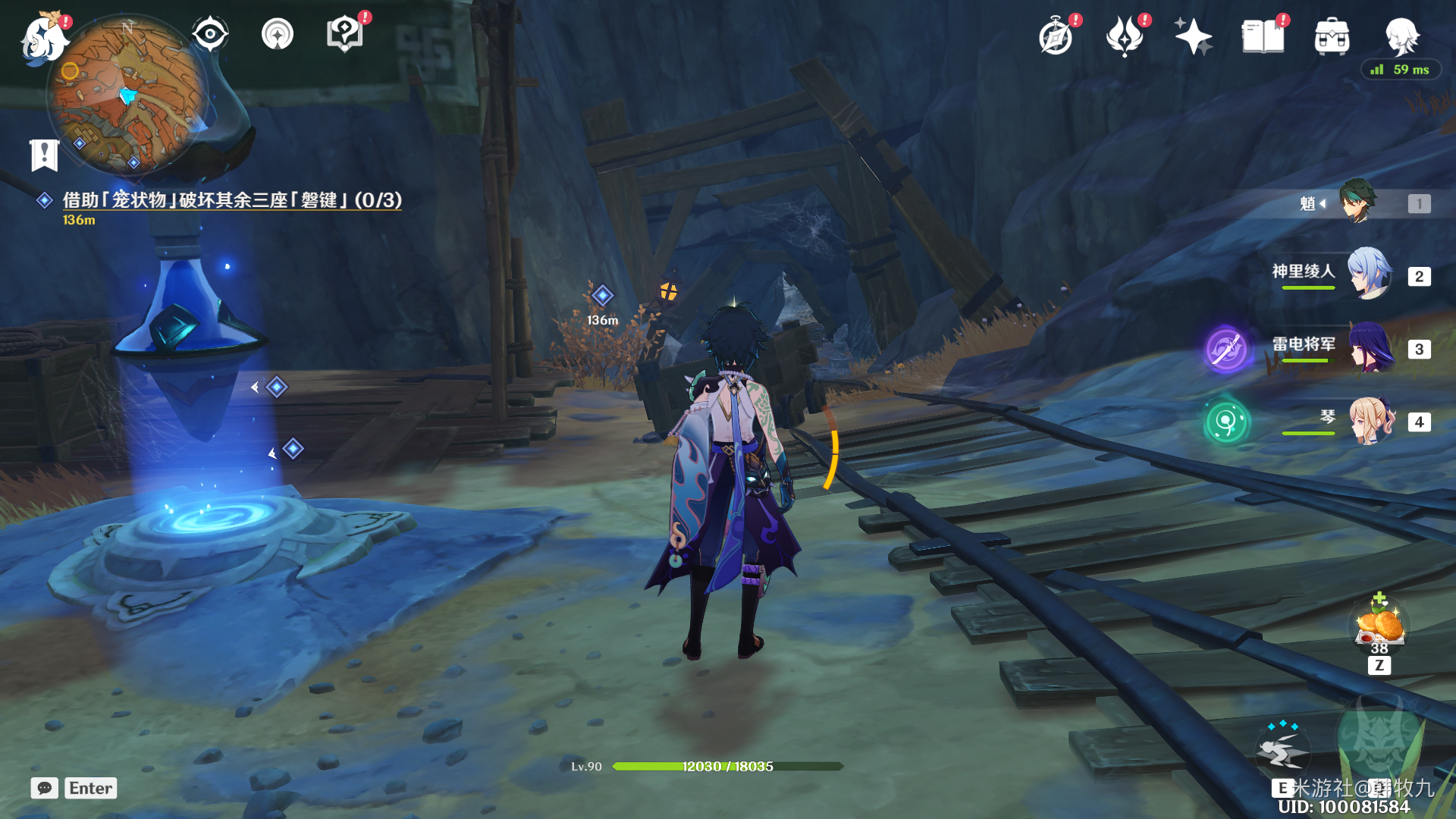Image resolution: width=1456 pixels, height=819 pixels.
Task: Open the Paimon menu
Action: pyautogui.click(x=44, y=38)
